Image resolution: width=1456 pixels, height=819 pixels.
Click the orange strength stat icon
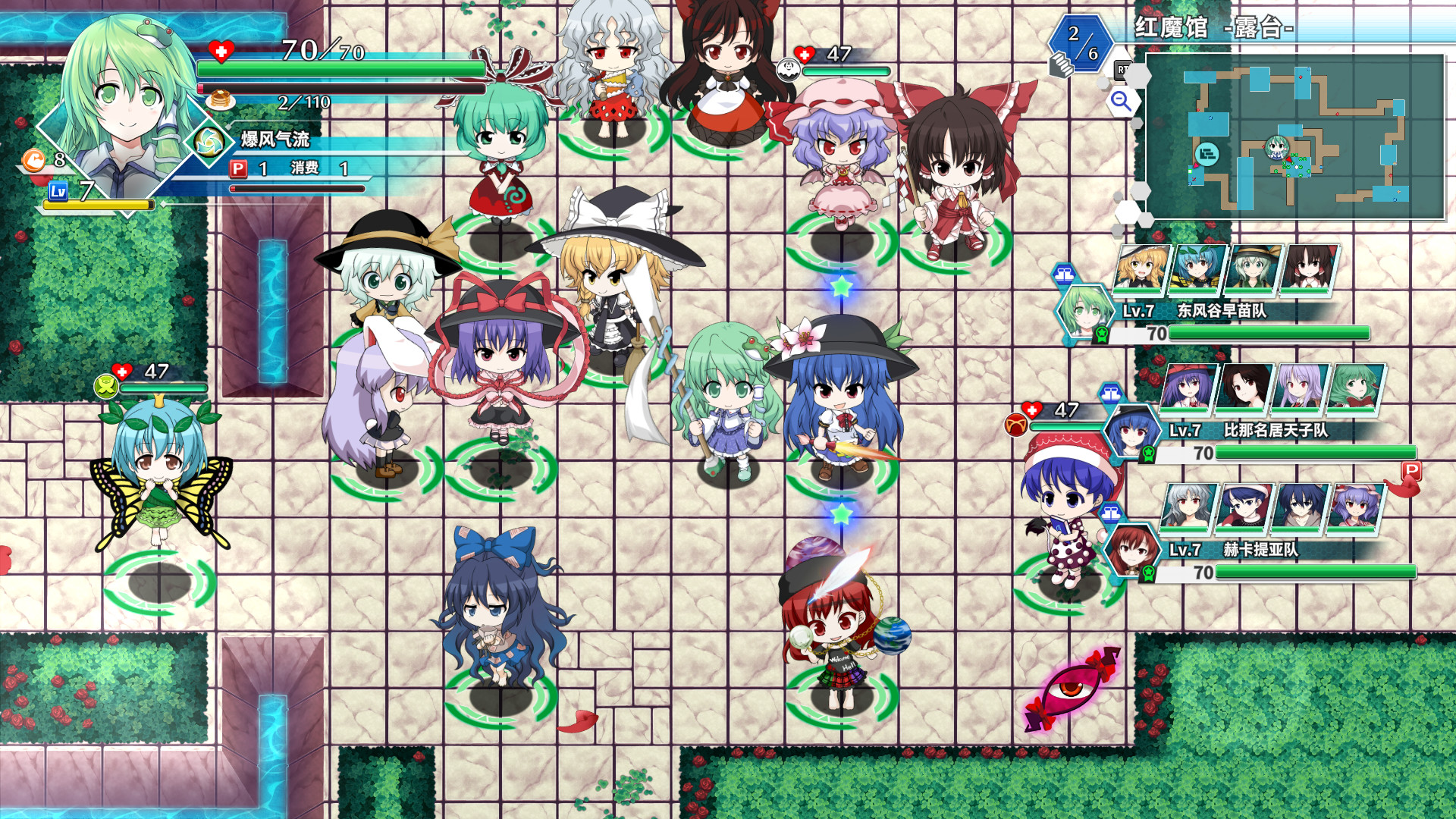33,162
